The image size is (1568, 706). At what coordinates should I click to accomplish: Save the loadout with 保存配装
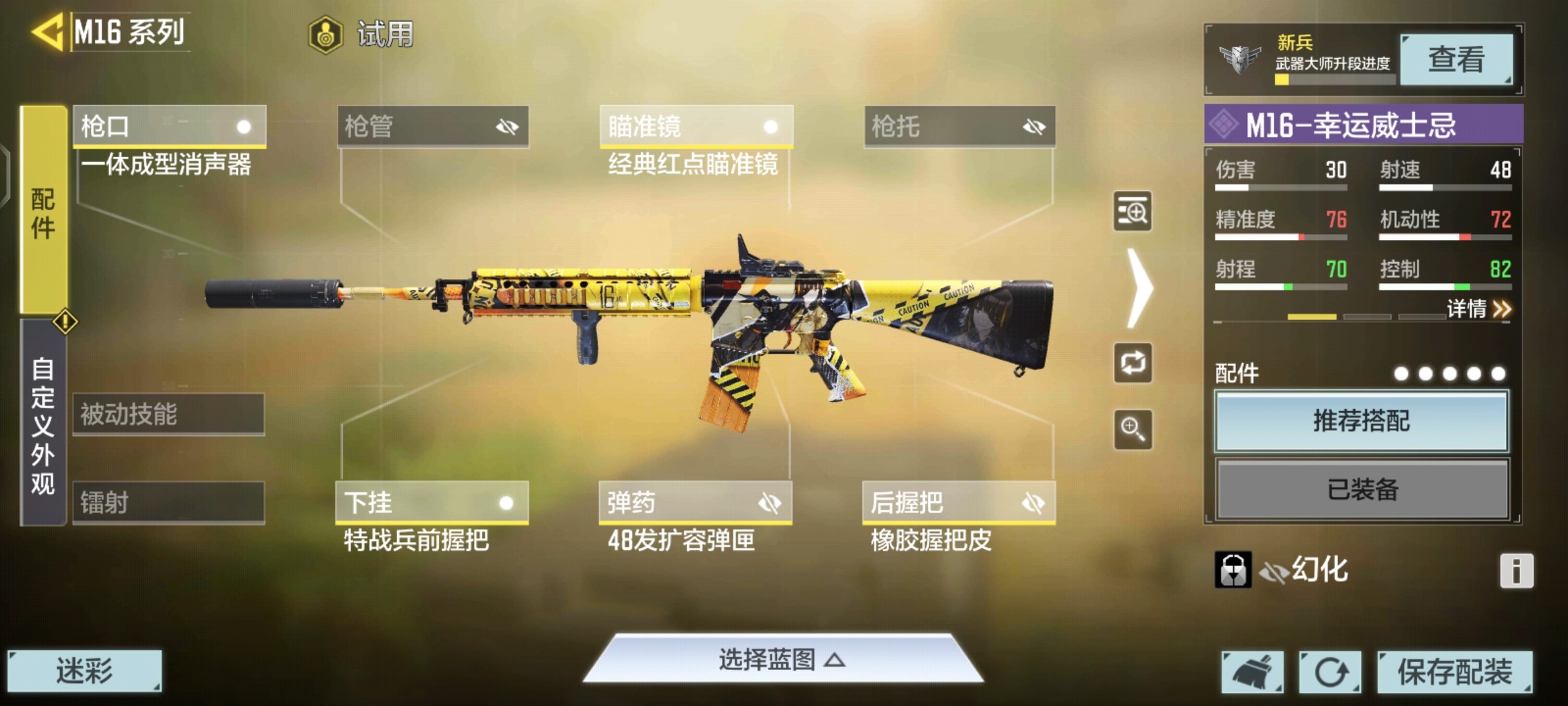[1454, 672]
